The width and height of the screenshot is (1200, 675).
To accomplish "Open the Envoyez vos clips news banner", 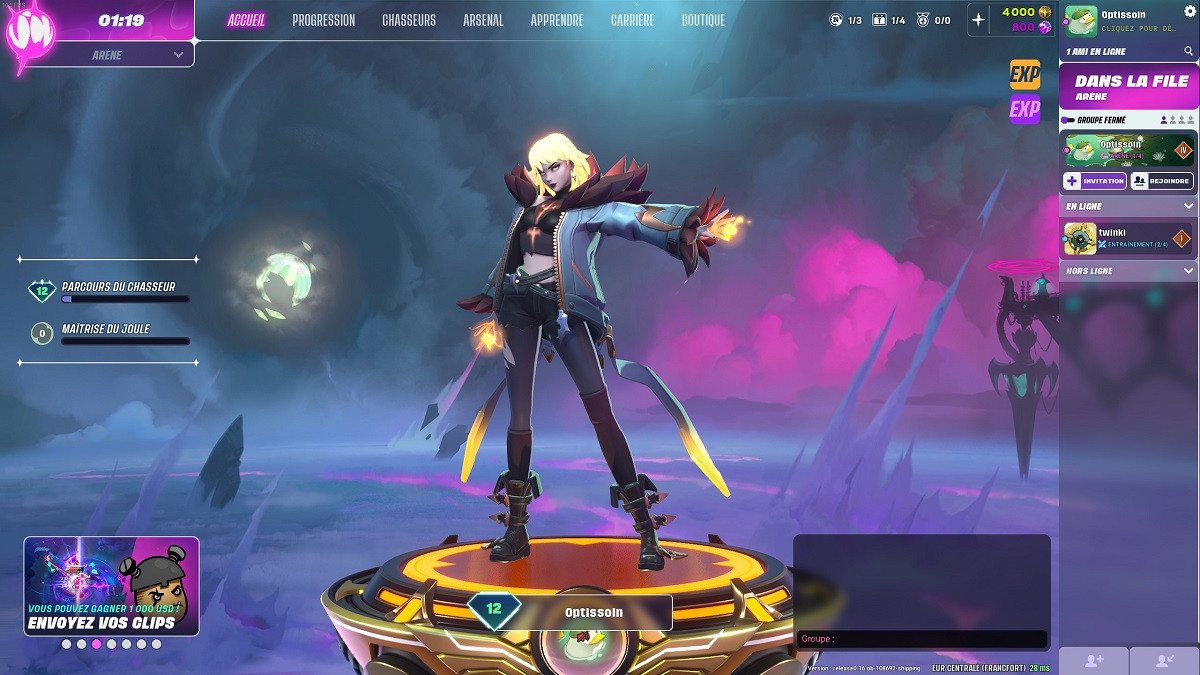I will 111,586.
